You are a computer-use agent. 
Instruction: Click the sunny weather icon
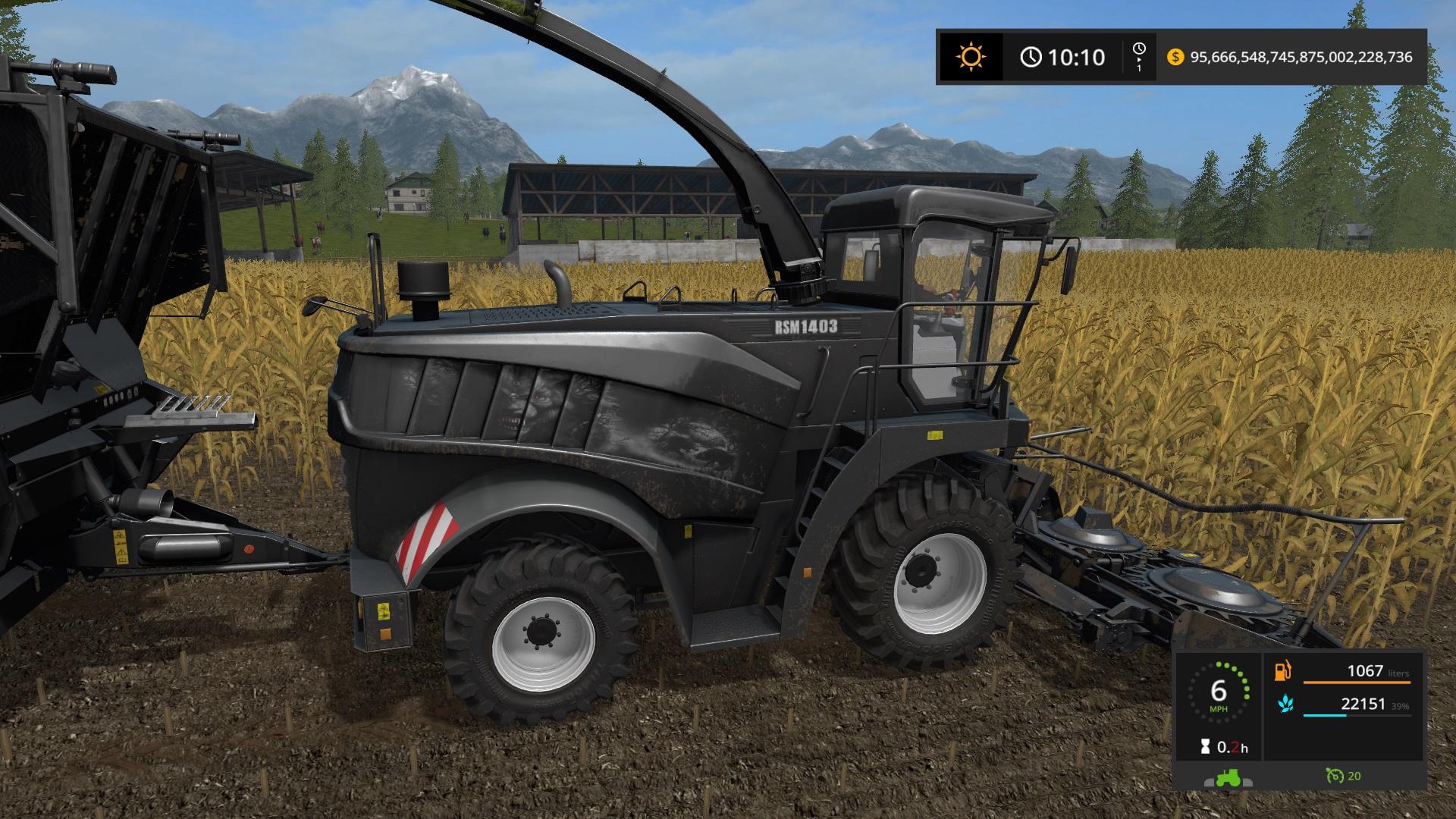click(x=971, y=57)
